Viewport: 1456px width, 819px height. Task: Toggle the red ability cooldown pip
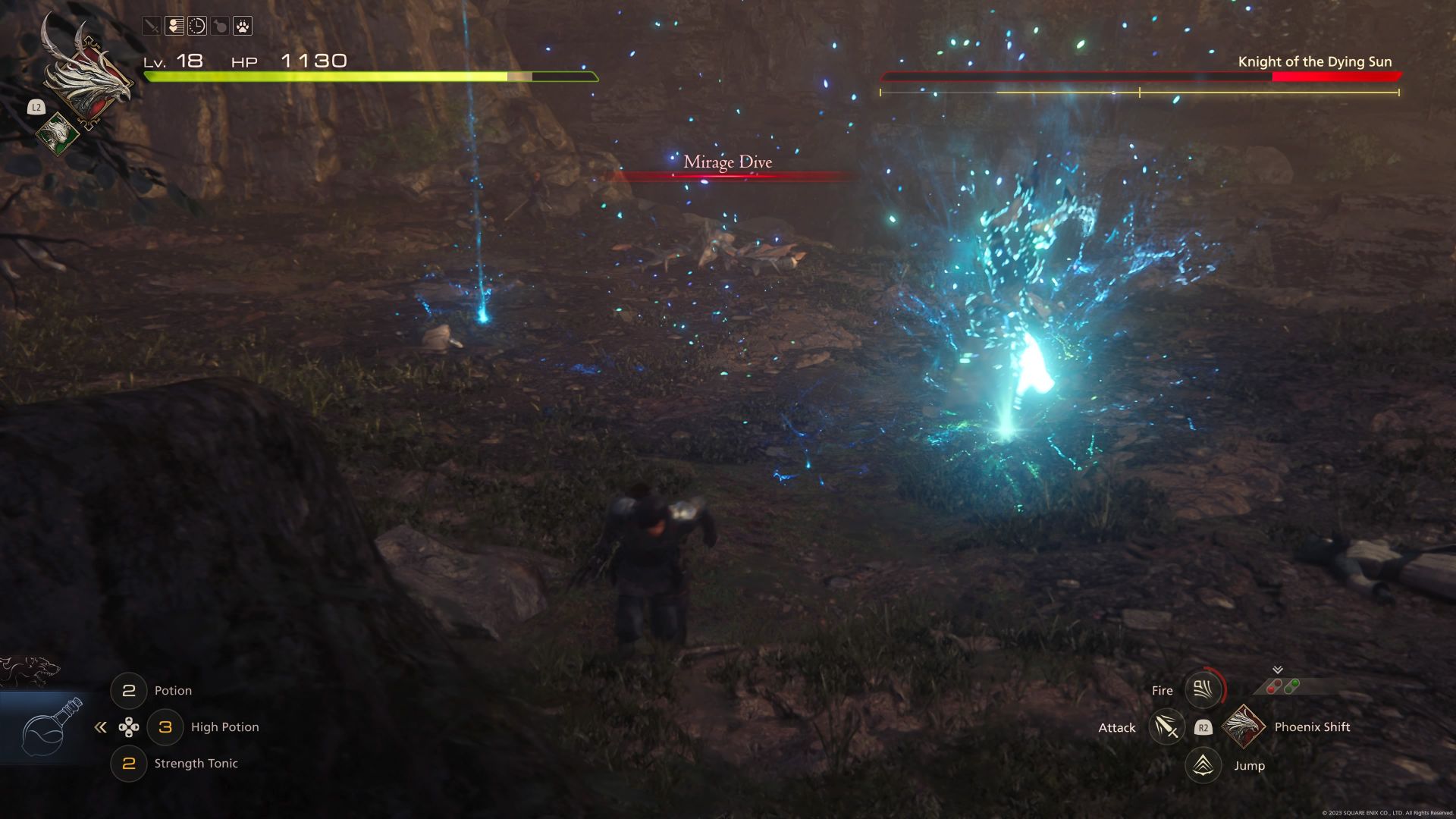pos(1275,685)
